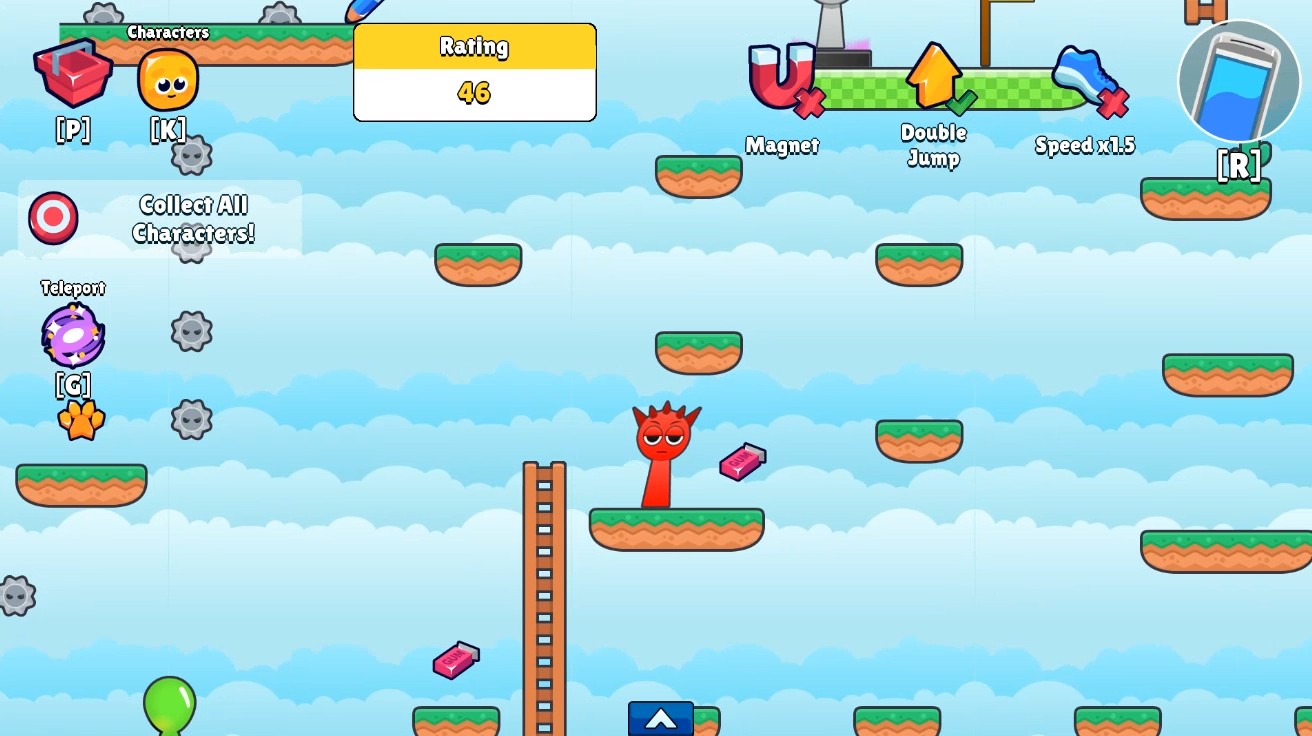Click the blue up-arrow launcher pad
This screenshot has height=736, width=1312.
[x=659, y=718]
